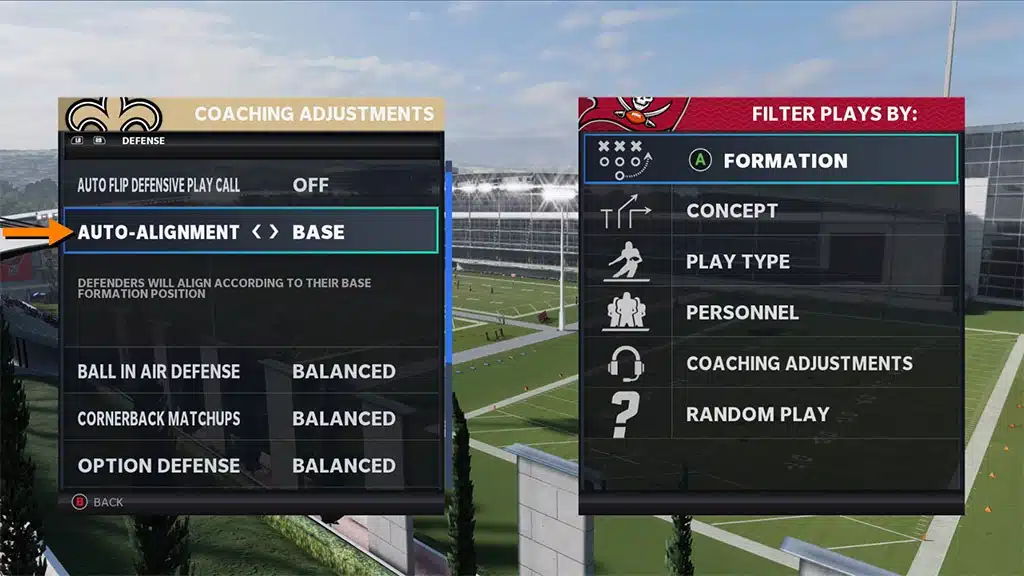
Task: Pick the Random Play option
Action: 770,414
